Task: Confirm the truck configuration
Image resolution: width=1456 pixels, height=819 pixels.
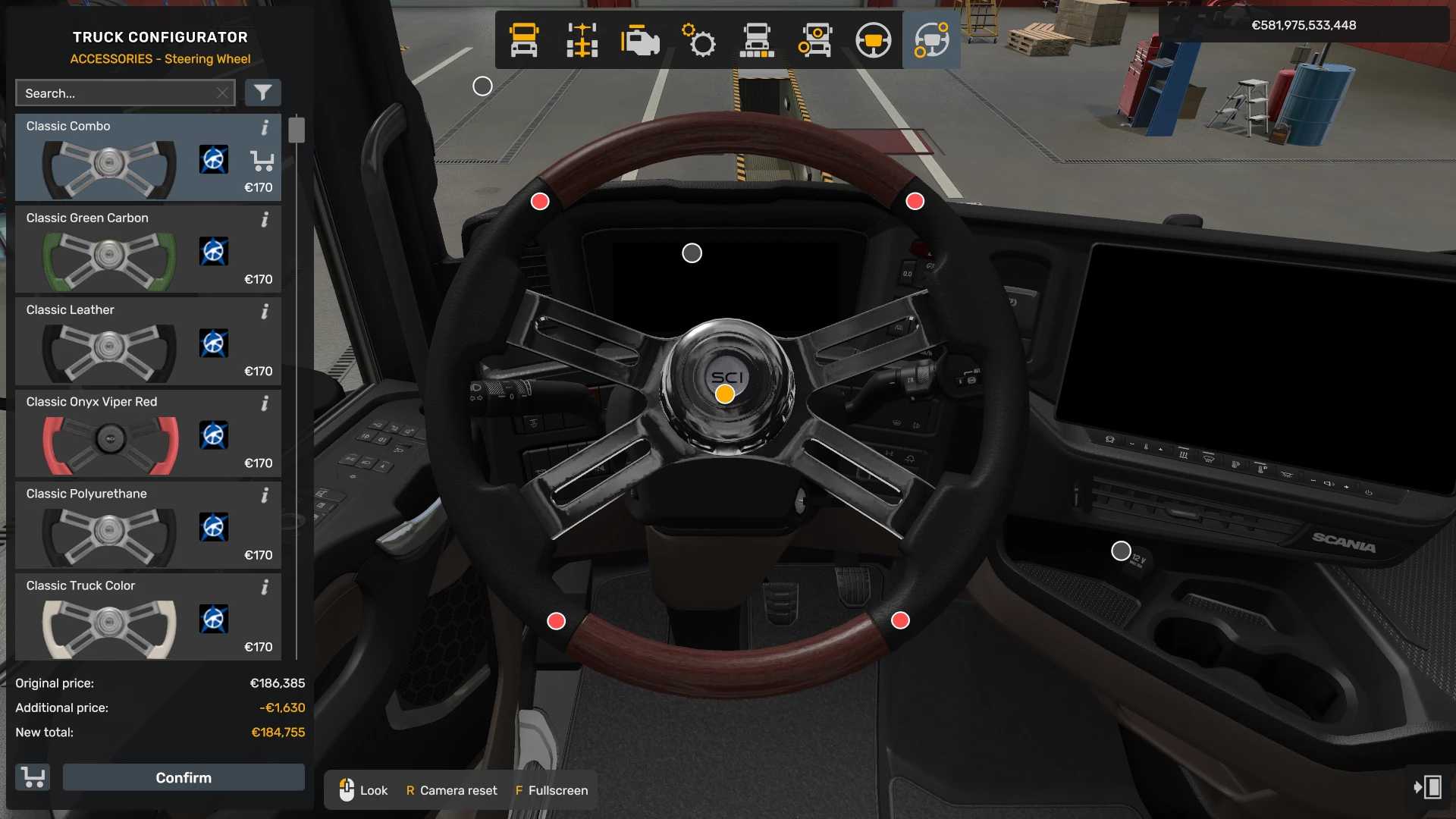Action: pyautogui.click(x=184, y=777)
